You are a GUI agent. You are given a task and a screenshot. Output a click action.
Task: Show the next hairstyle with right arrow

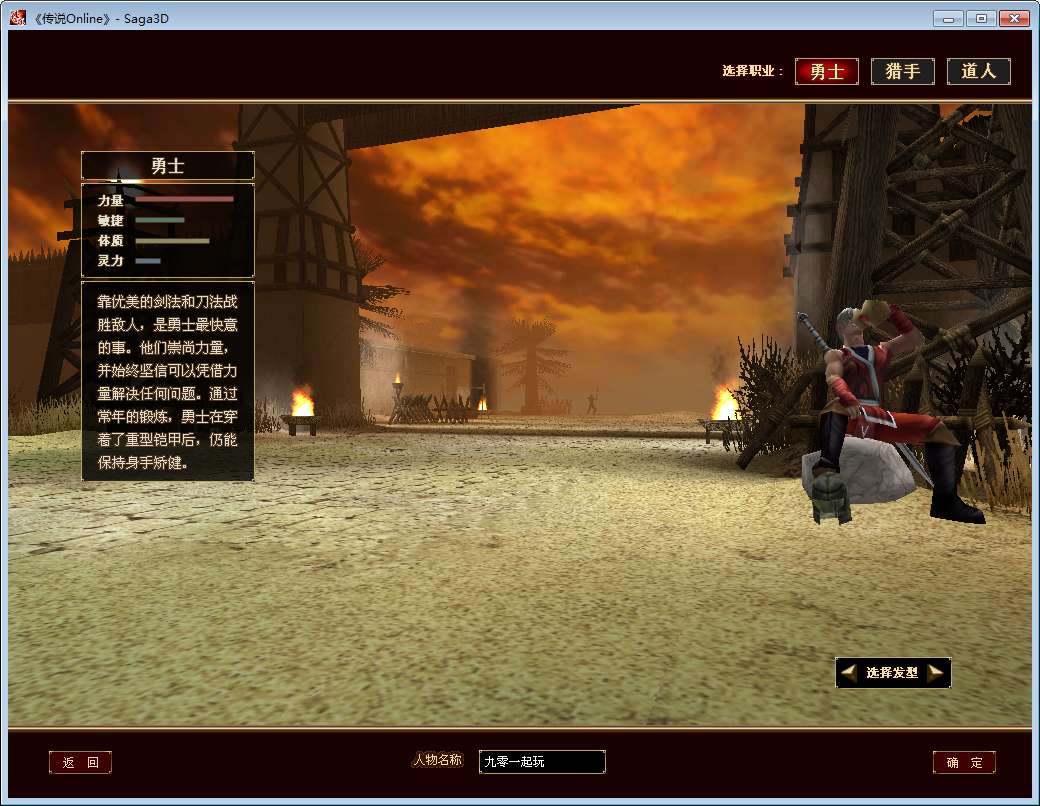pyautogui.click(x=936, y=673)
